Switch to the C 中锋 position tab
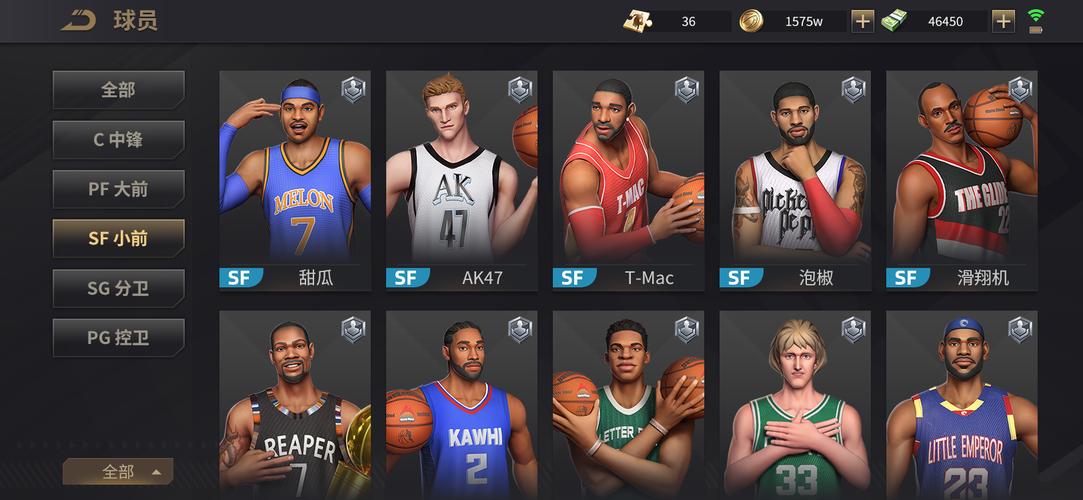Screen dimensions: 1083x500 [x=118, y=140]
